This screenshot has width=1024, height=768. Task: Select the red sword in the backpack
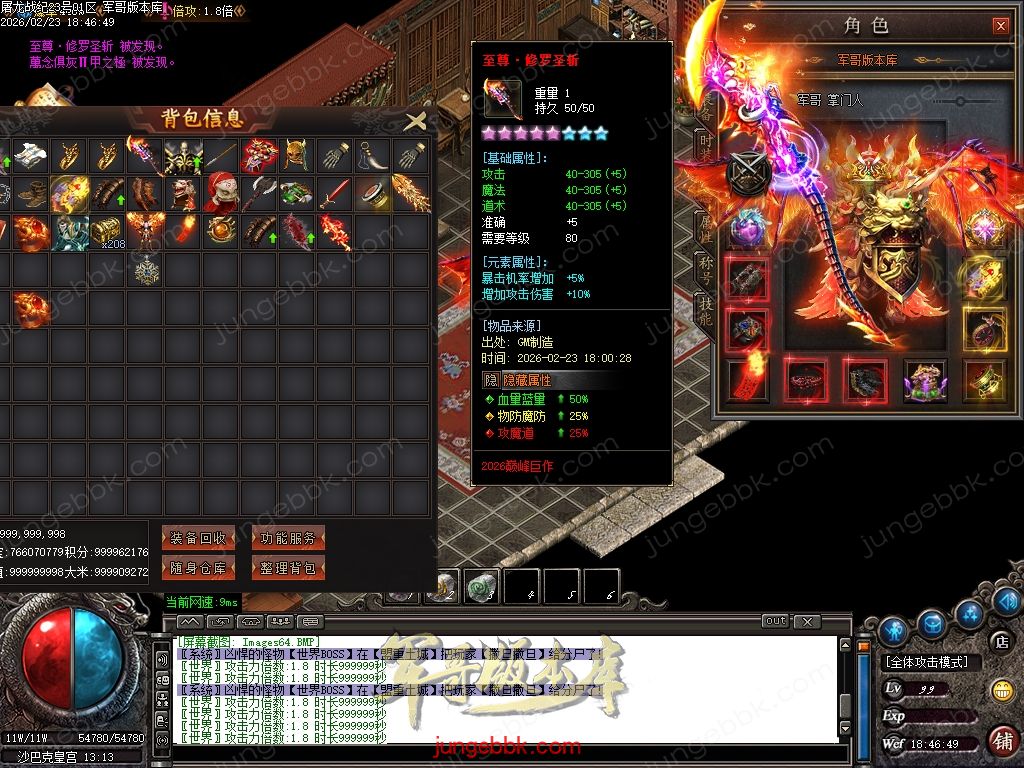334,193
